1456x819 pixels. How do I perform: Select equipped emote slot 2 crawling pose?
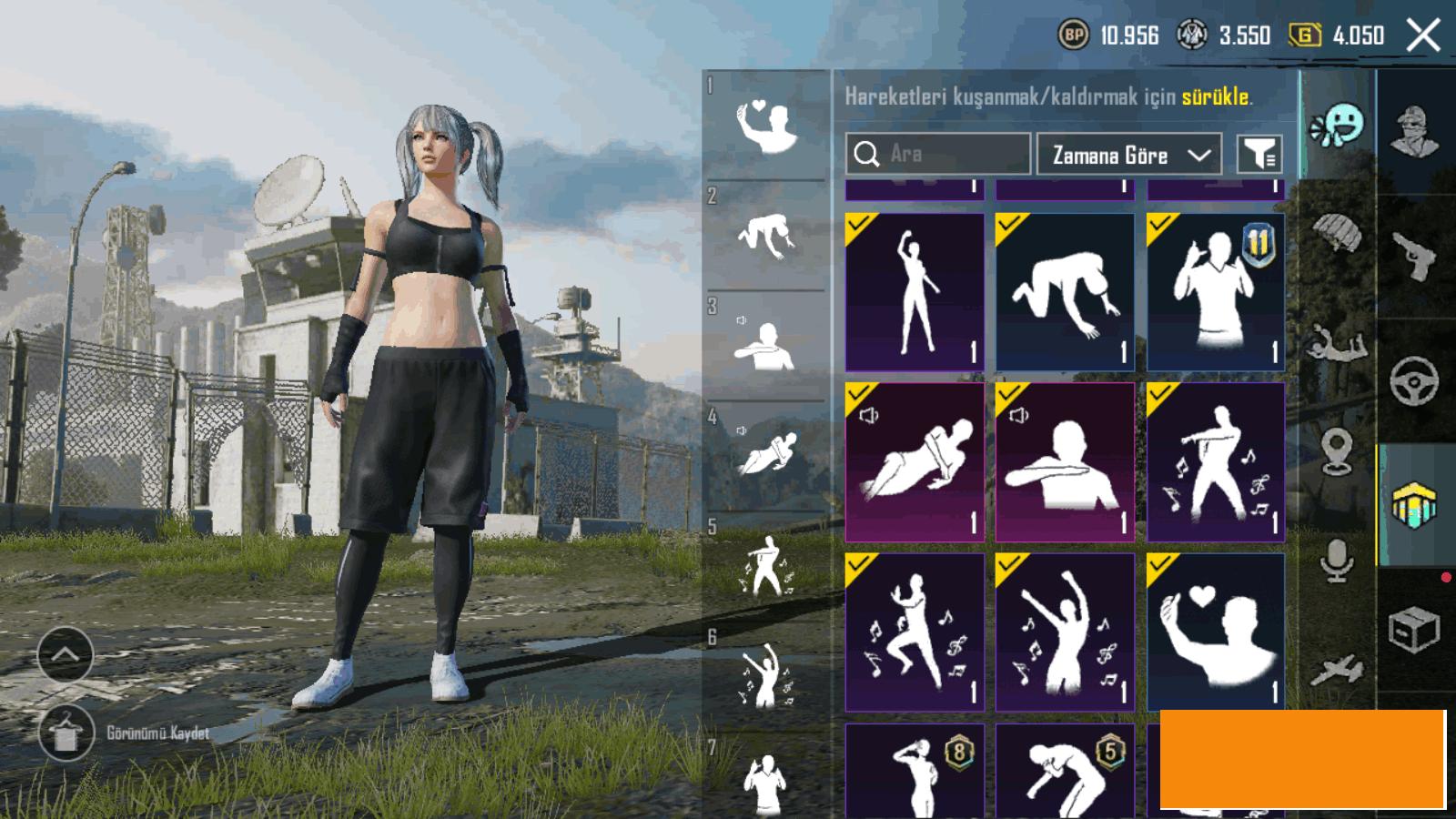tap(766, 237)
